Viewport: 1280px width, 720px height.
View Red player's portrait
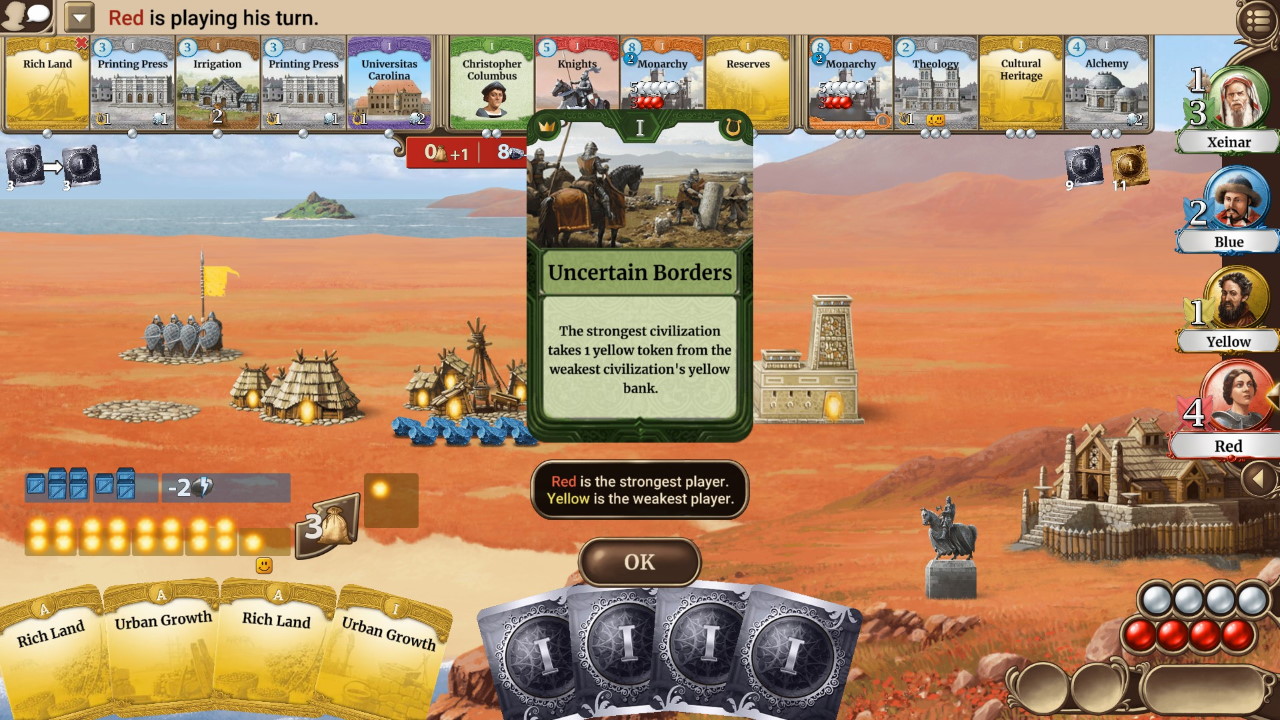pyautogui.click(x=1236, y=398)
